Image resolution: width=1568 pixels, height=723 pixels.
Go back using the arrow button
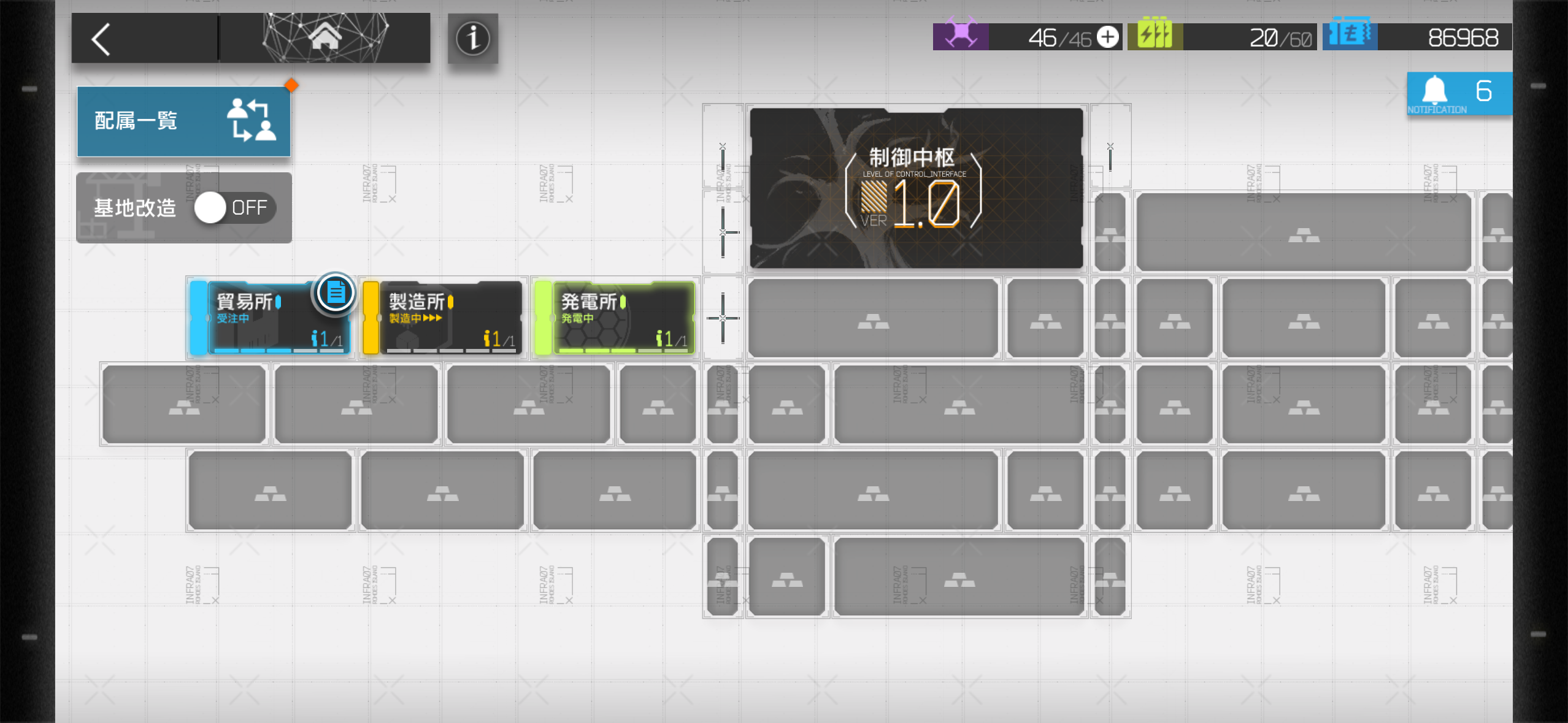(102, 39)
